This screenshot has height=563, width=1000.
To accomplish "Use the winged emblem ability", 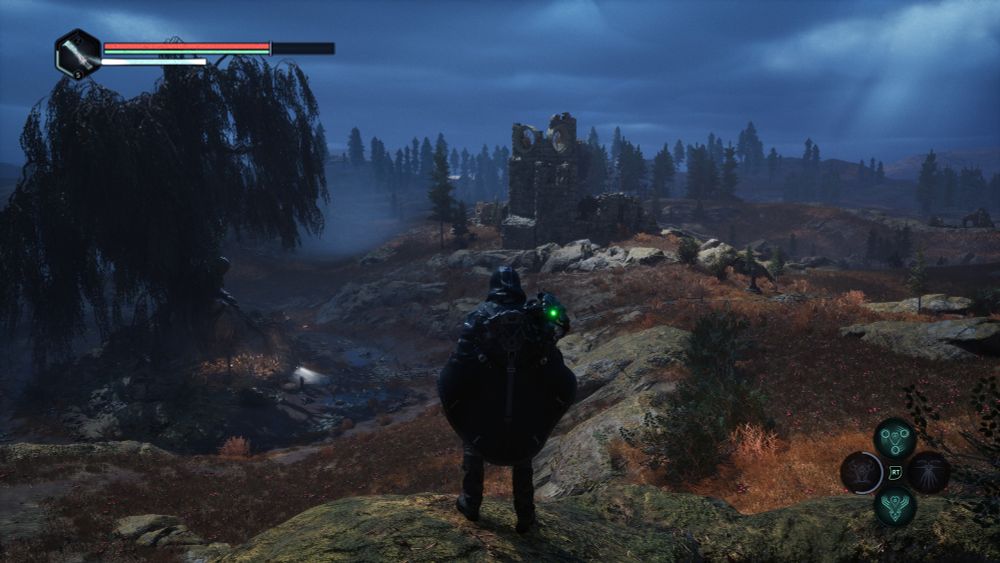I will (895, 505).
